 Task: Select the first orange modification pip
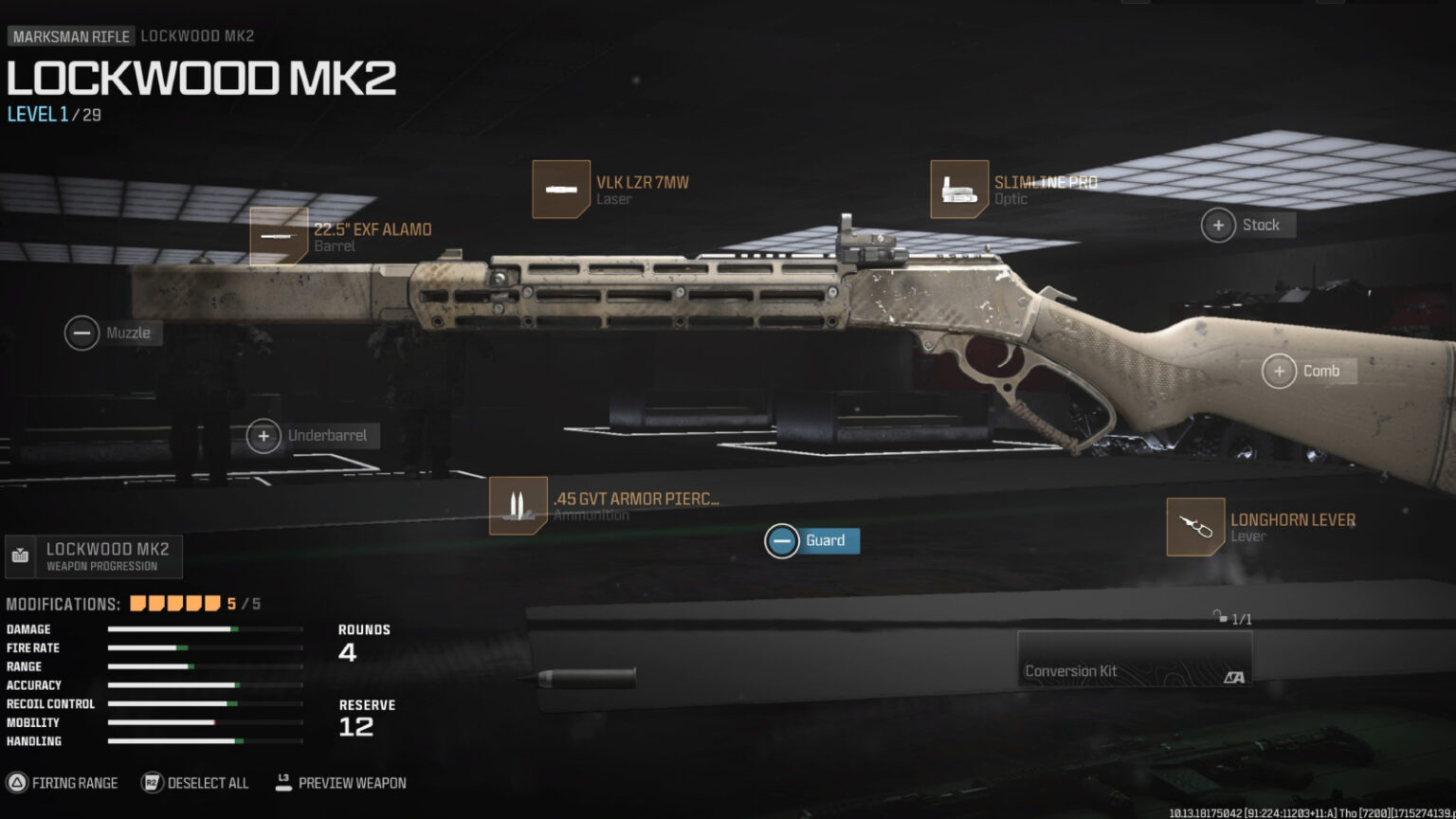tap(137, 602)
